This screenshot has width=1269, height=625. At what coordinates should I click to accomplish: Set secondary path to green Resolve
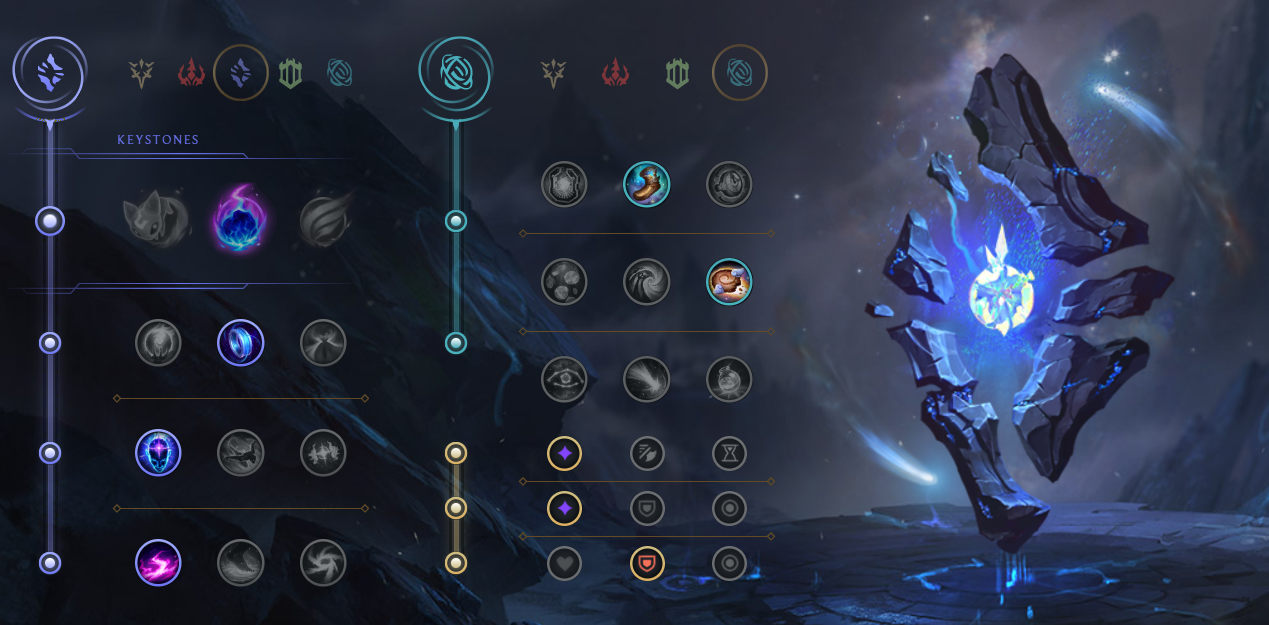click(x=677, y=73)
